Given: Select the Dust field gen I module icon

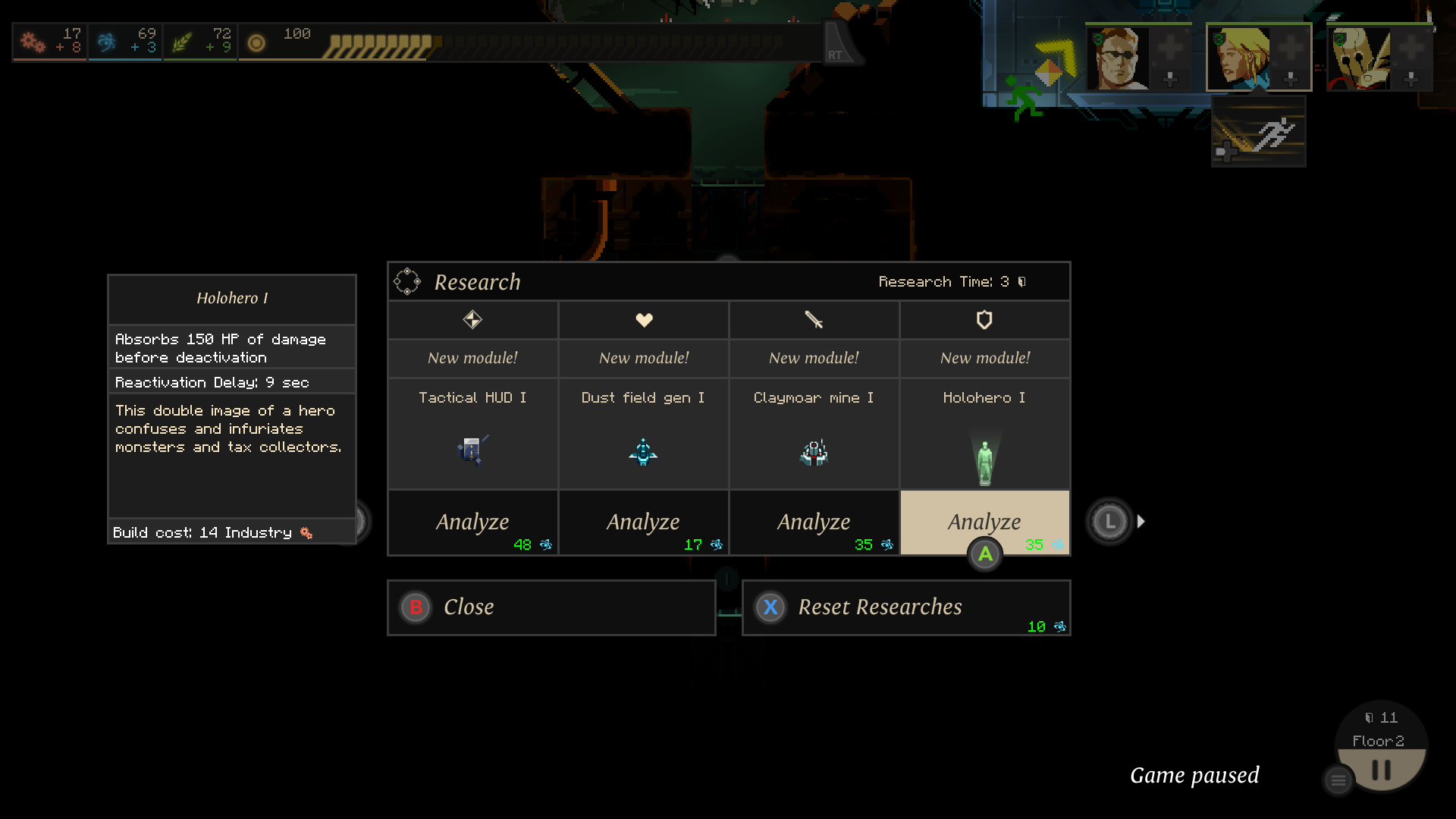Looking at the screenshot, I should (x=643, y=451).
